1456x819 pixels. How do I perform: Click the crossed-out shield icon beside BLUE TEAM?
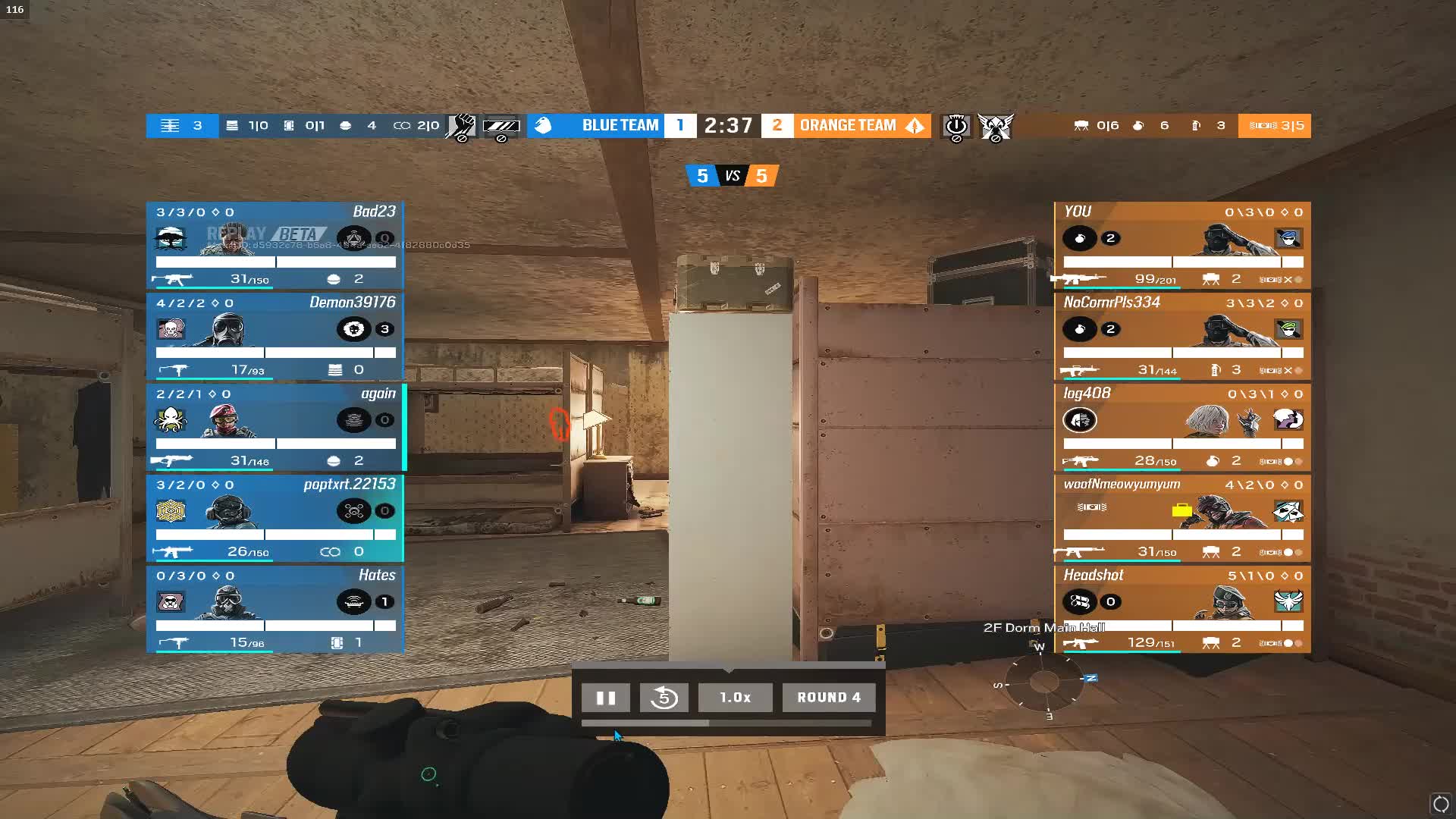pyautogui.click(x=500, y=126)
